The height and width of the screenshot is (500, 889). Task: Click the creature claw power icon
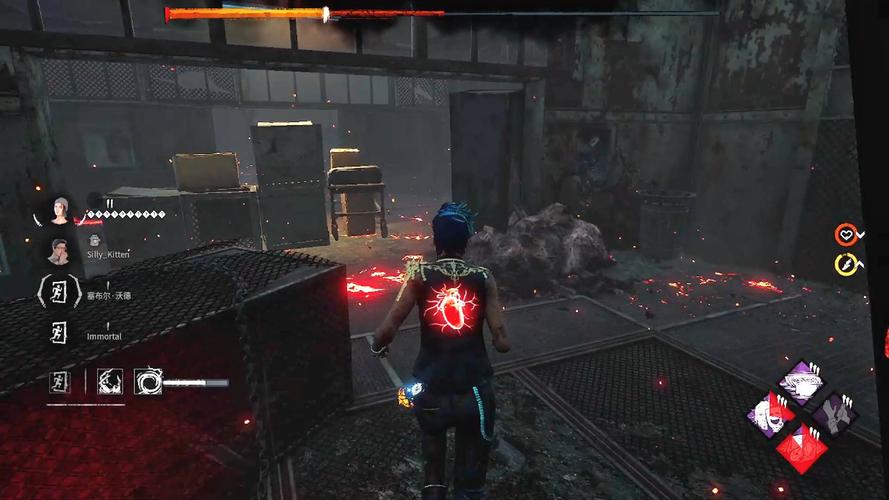coord(109,381)
